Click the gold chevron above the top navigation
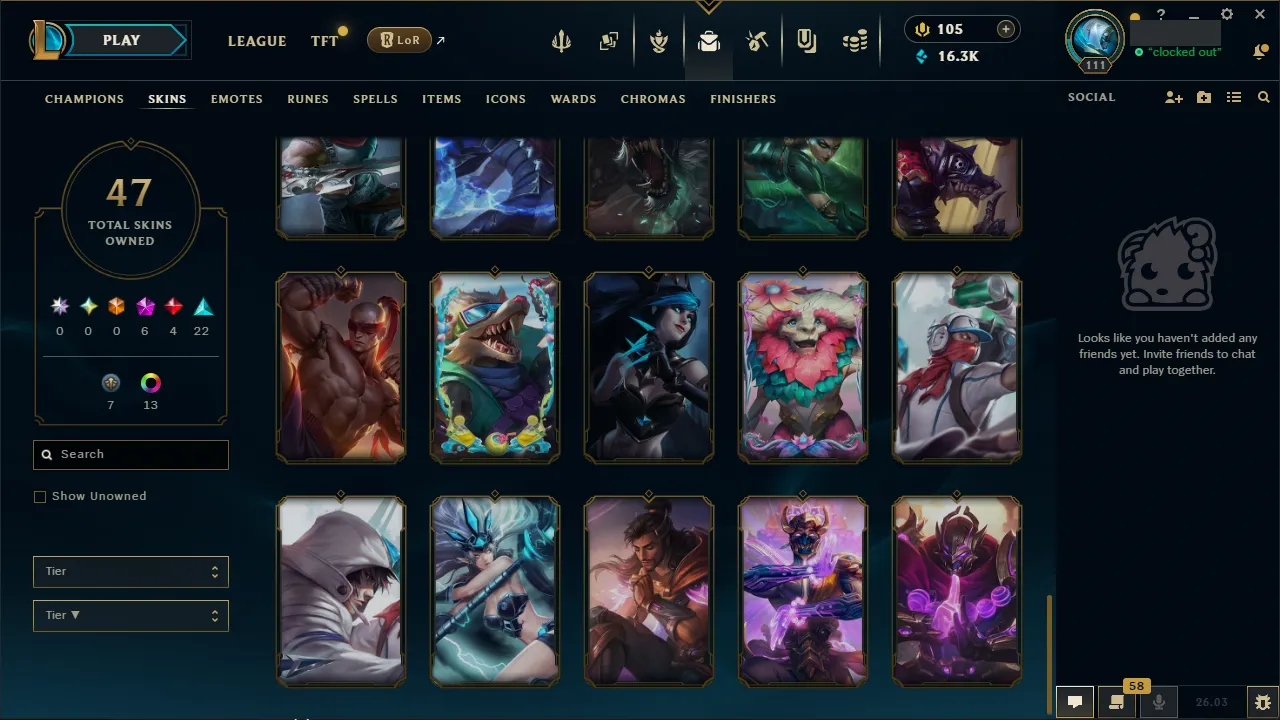This screenshot has height=720, width=1280. click(x=709, y=5)
